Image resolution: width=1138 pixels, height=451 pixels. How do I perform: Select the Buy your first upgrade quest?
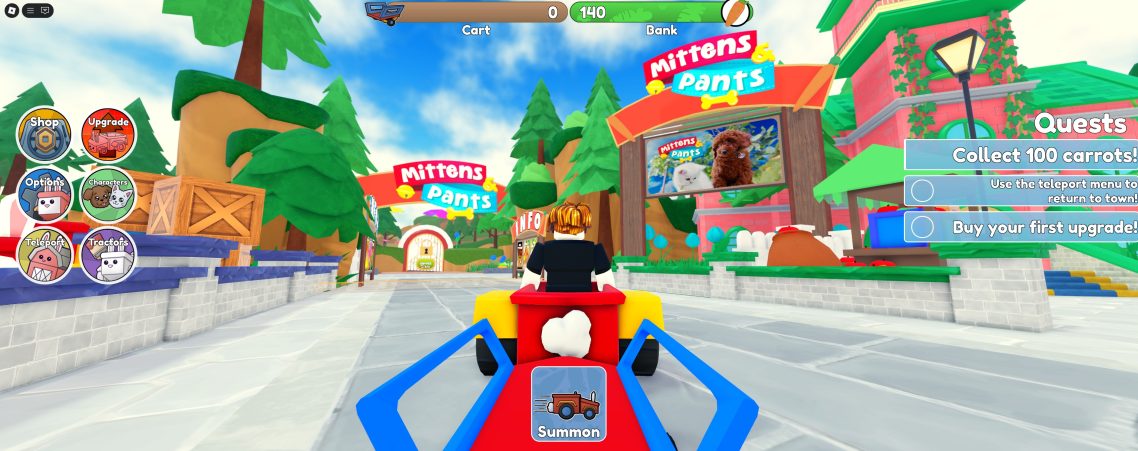pyautogui.click(x=1021, y=227)
